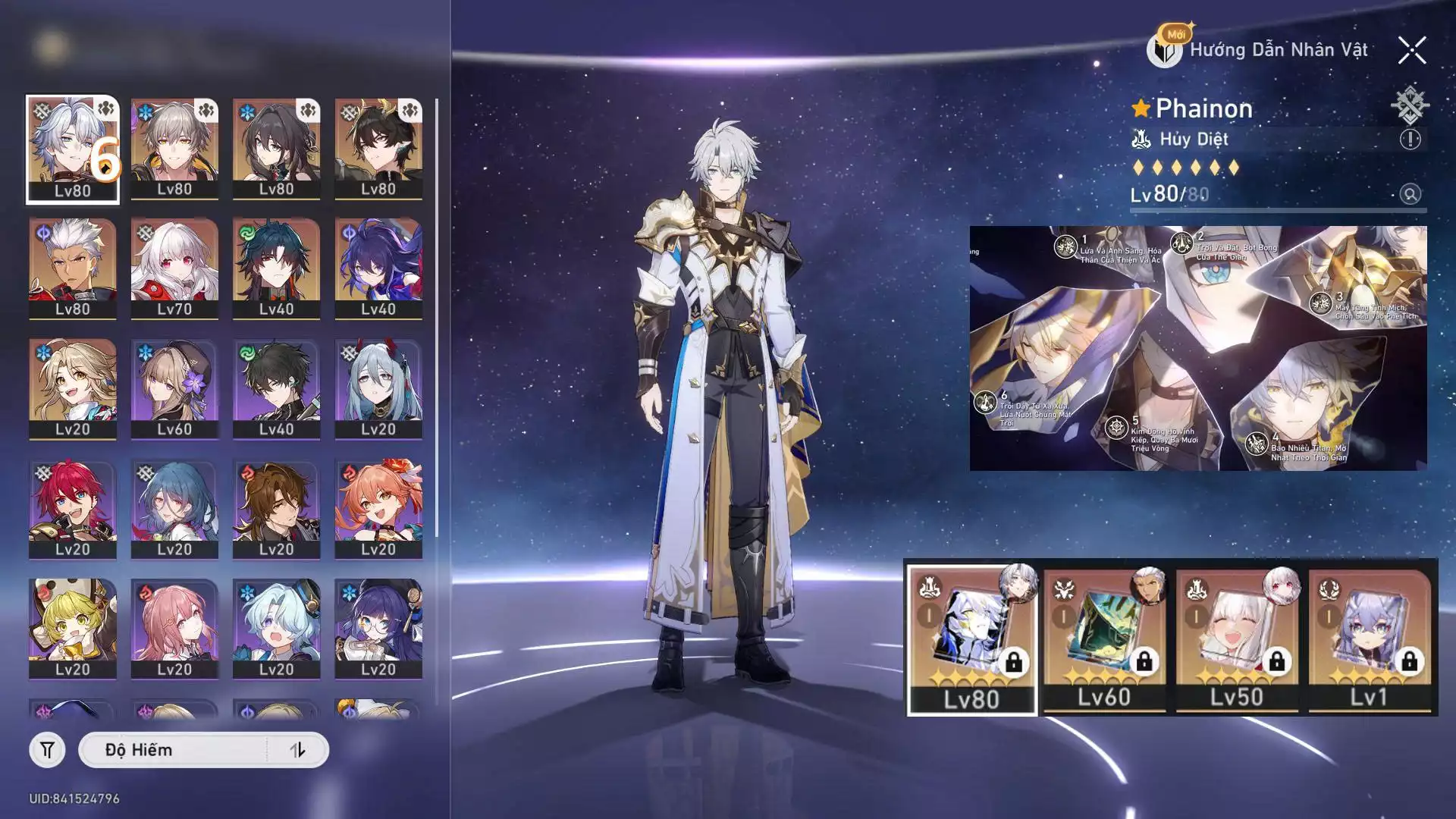Select the Lv80 light cone card
The height and width of the screenshot is (819, 1456).
coord(972,639)
